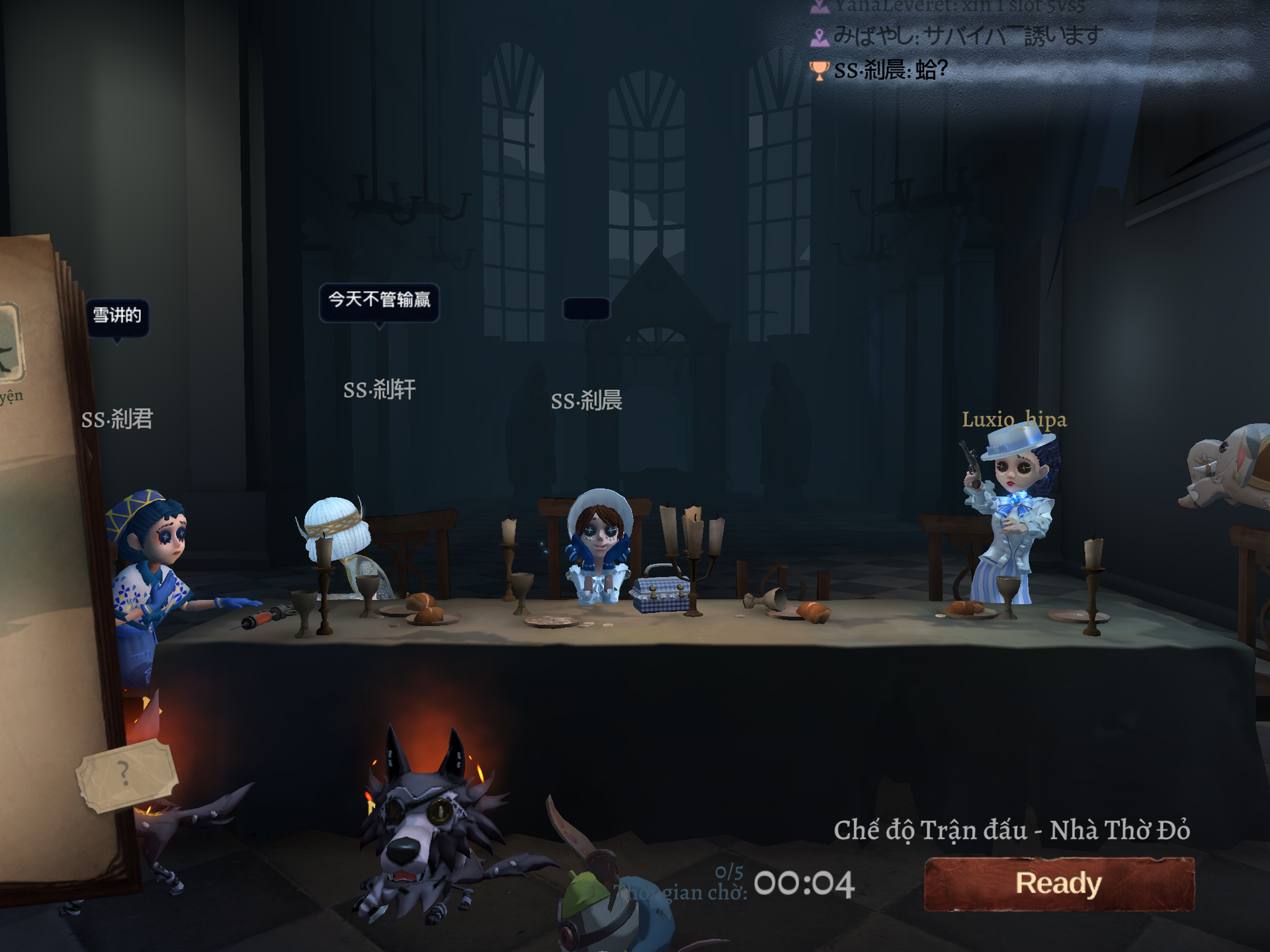Viewport: 1270px width, 952px height.
Task: Open the notebook on the left edge
Action: click(x=40, y=562)
